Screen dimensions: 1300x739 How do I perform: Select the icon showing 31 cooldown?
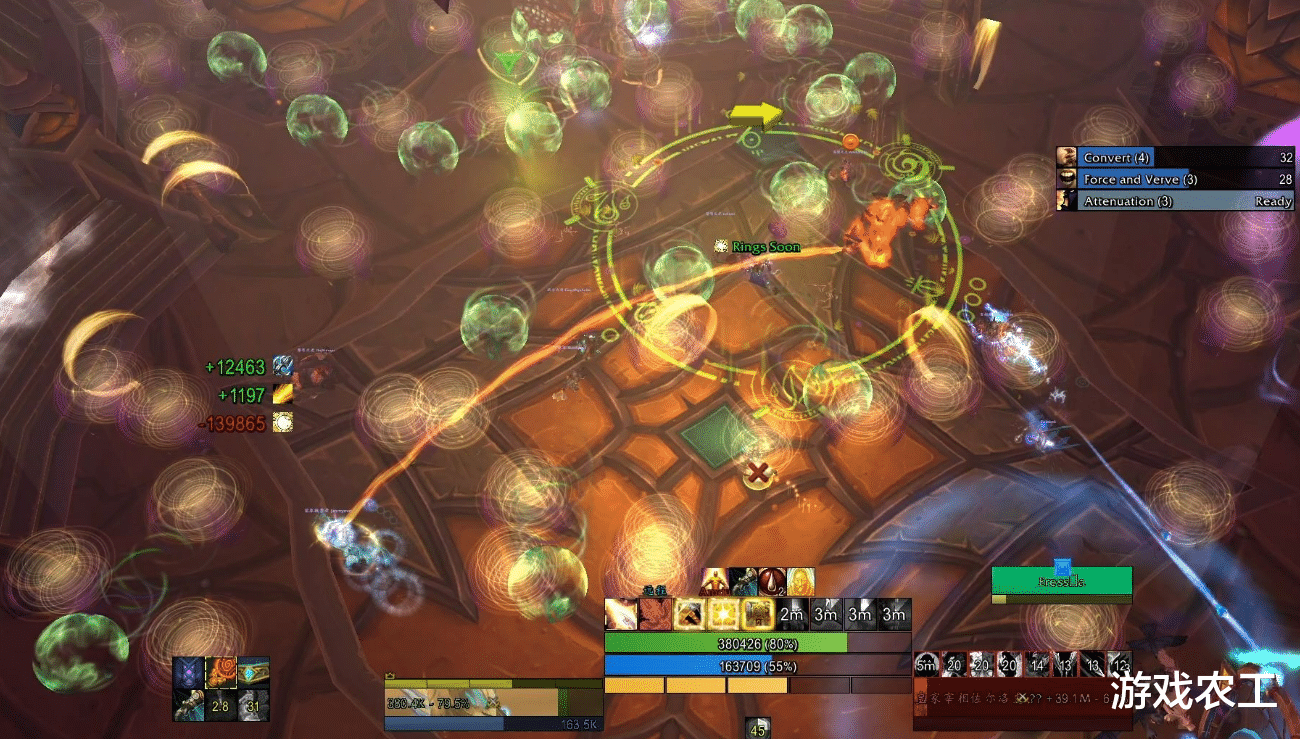click(253, 705)
